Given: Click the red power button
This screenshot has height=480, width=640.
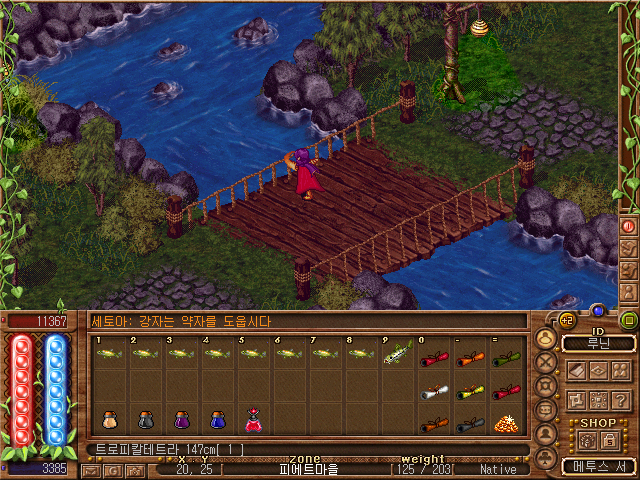Looking at the screenshot, I should point(629,226).
